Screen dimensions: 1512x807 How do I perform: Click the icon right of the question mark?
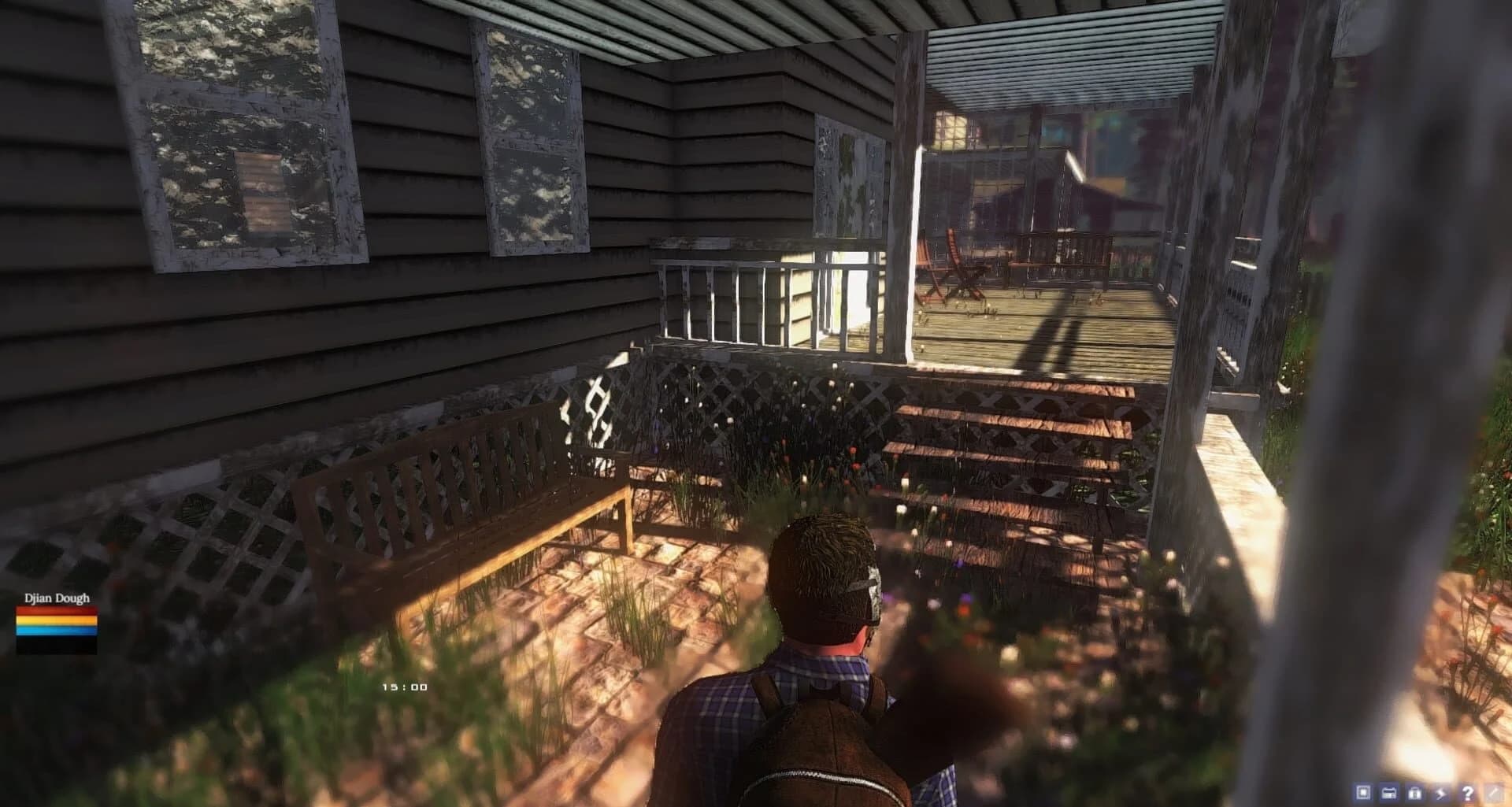[1493, 793]
